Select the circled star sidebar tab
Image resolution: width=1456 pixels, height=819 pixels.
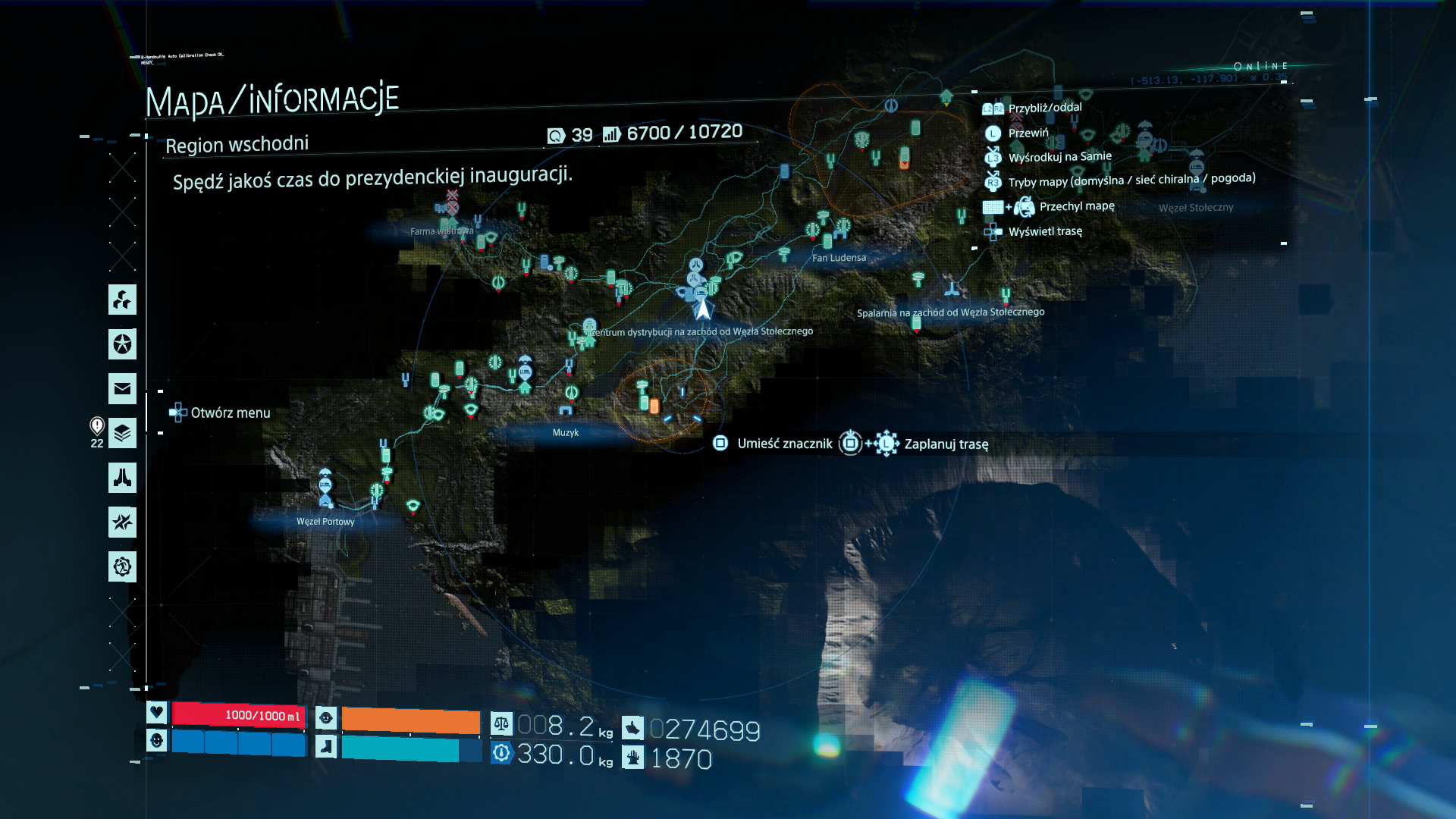coord(122,344)
